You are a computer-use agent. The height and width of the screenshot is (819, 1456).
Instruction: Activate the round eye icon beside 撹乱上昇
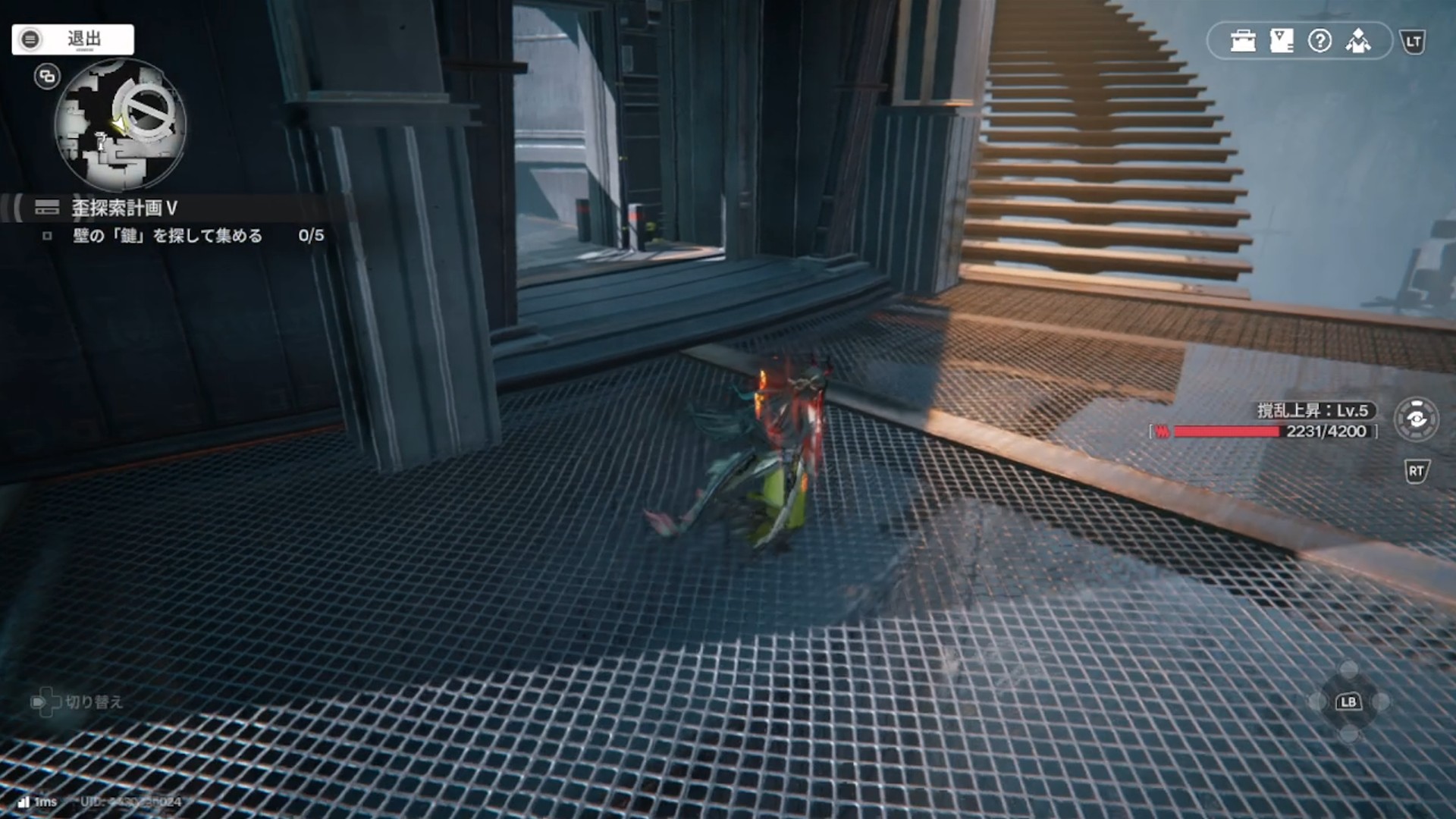(x=1416, y=419)
